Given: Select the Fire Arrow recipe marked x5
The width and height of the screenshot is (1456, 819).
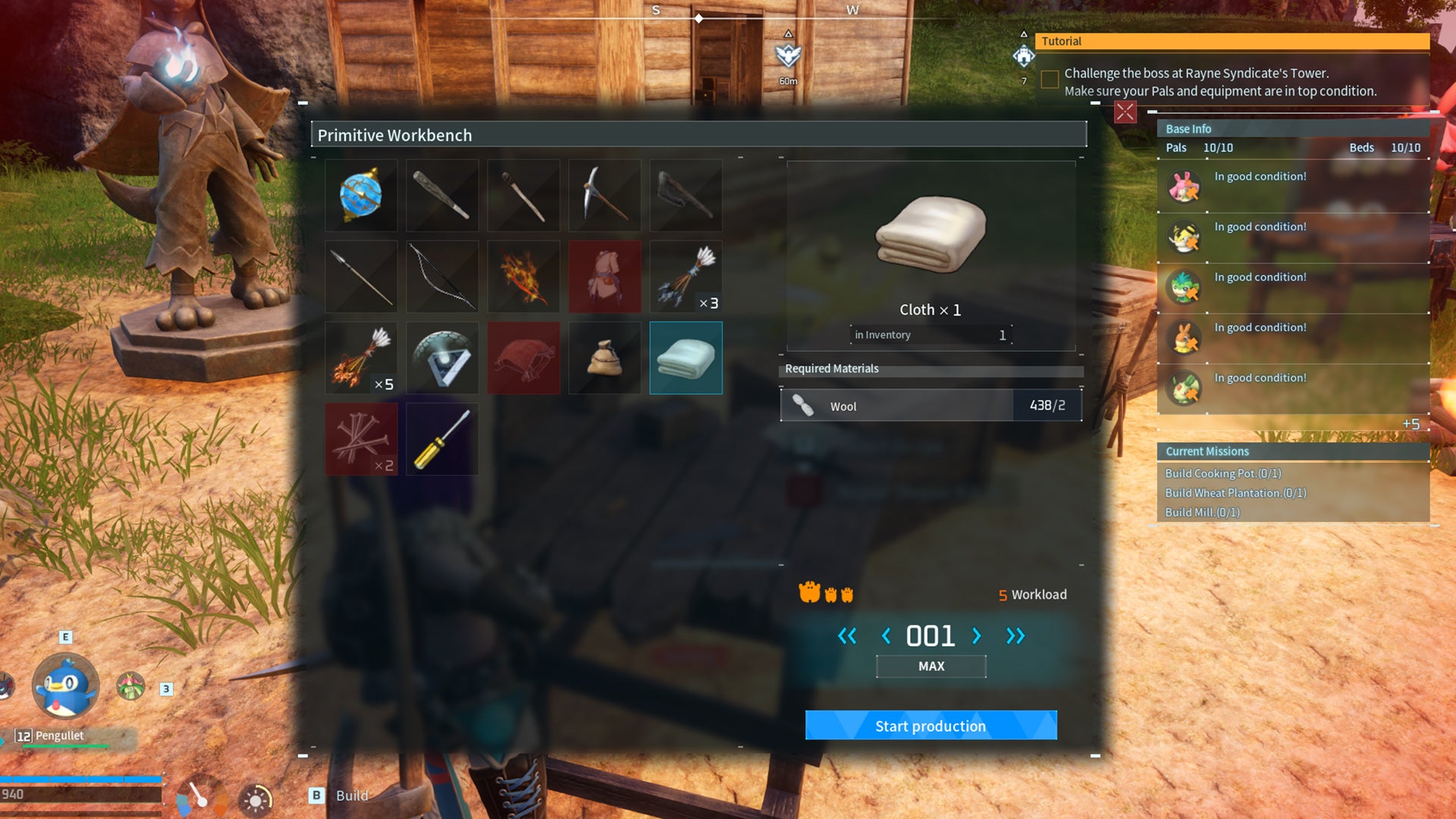Looking at the screenshot, I should (x=361, y=357).
